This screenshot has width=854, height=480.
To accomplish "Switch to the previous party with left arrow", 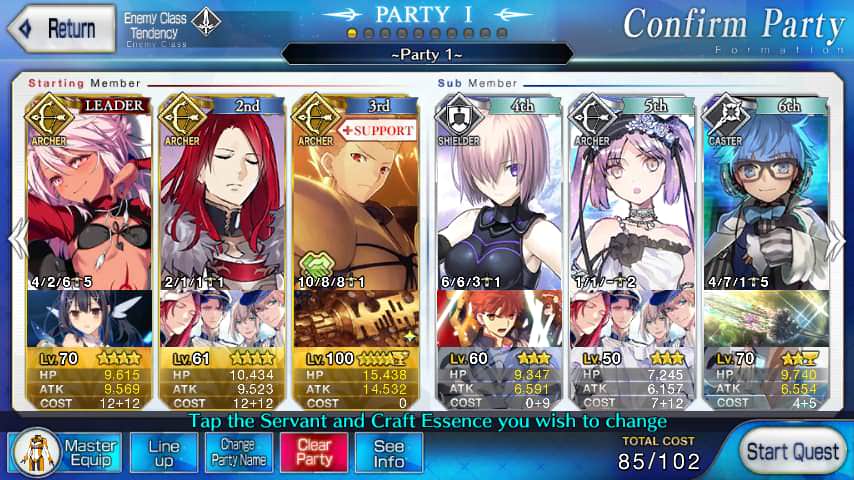I will [x=16, y=241].
